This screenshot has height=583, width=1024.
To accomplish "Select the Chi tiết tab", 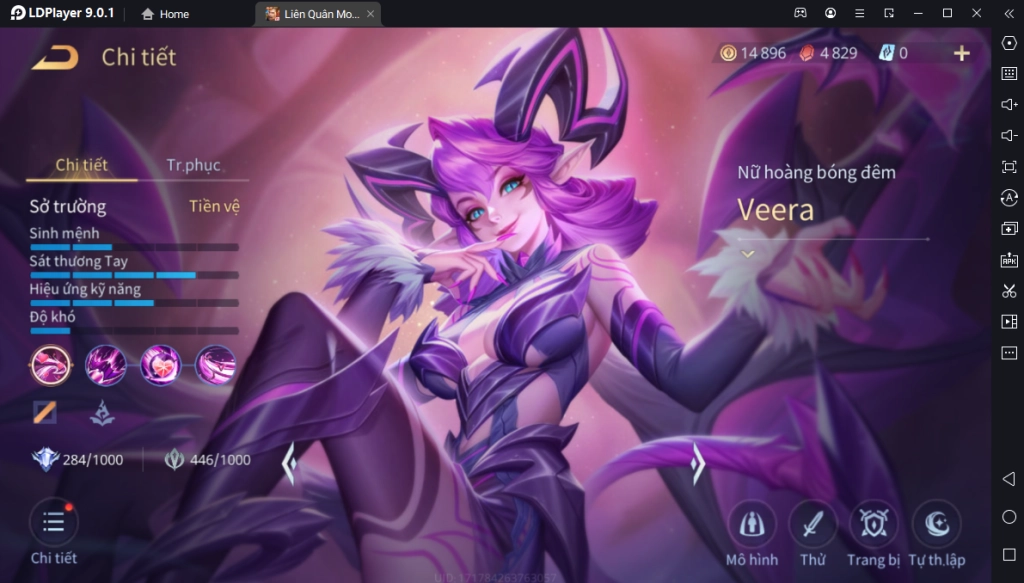I will click(x=82, y=165).
